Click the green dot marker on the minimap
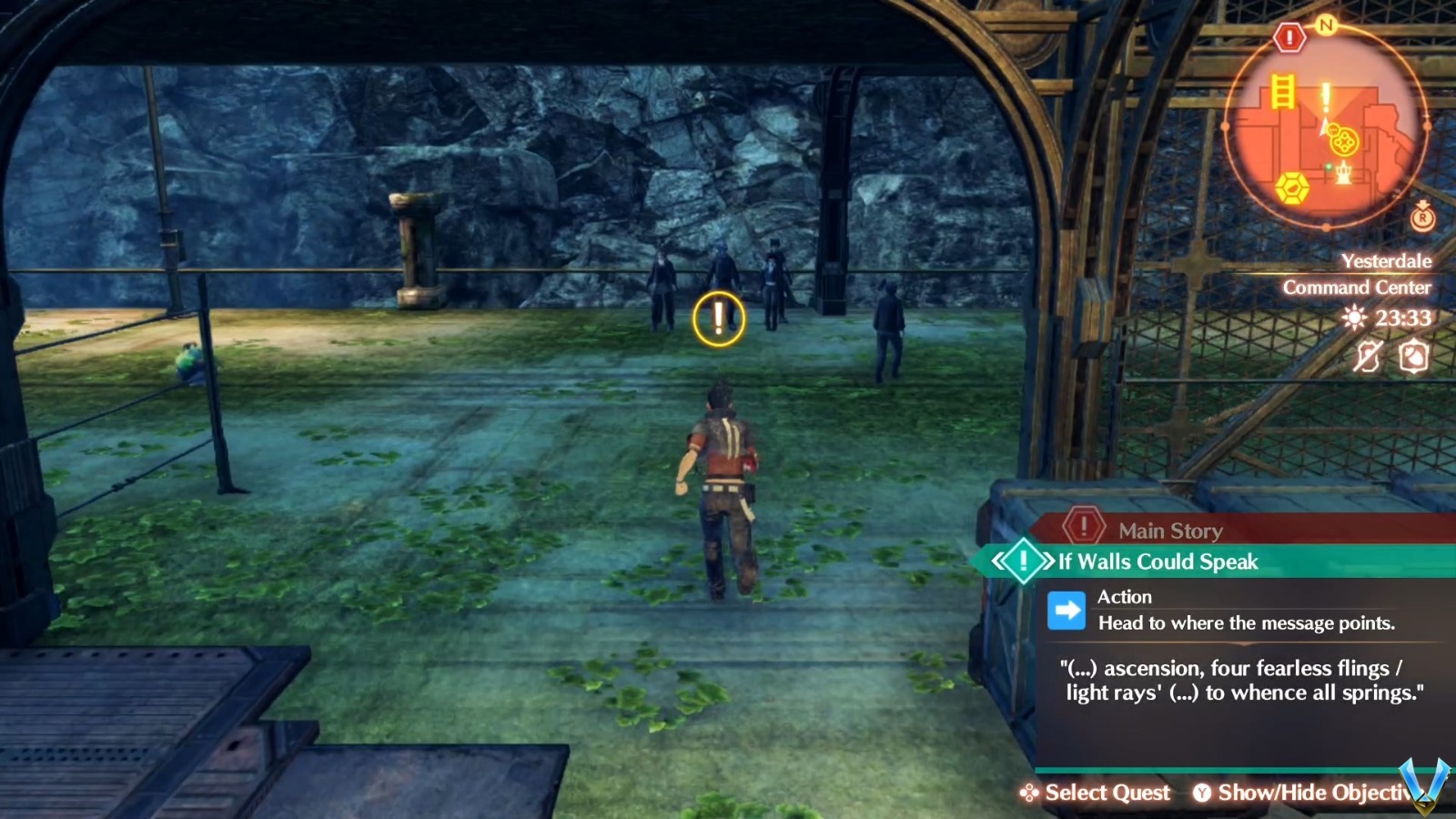Viewport: 1456px width, 819px height. [x=1328, y=167]
